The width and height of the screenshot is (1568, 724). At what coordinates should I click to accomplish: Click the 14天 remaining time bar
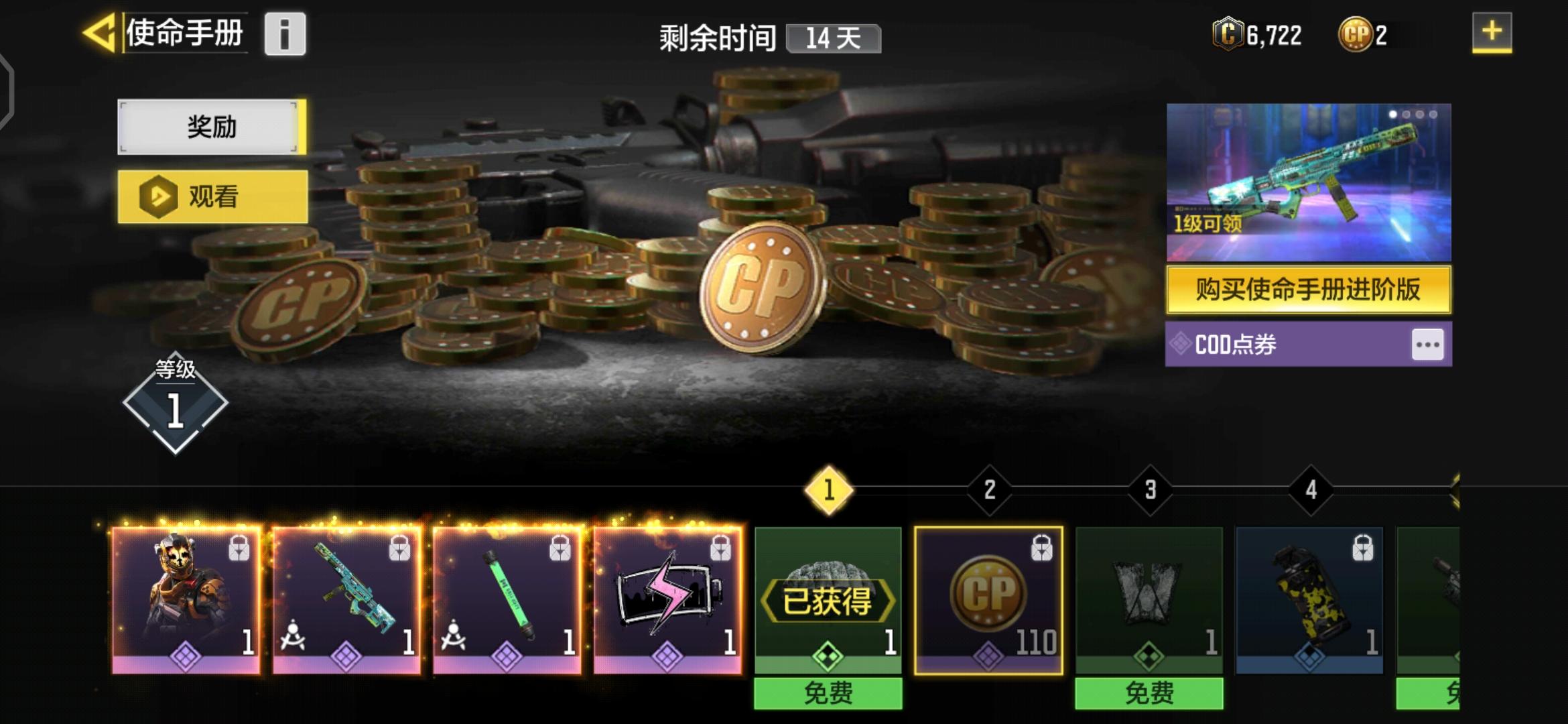tap(833, 39)
